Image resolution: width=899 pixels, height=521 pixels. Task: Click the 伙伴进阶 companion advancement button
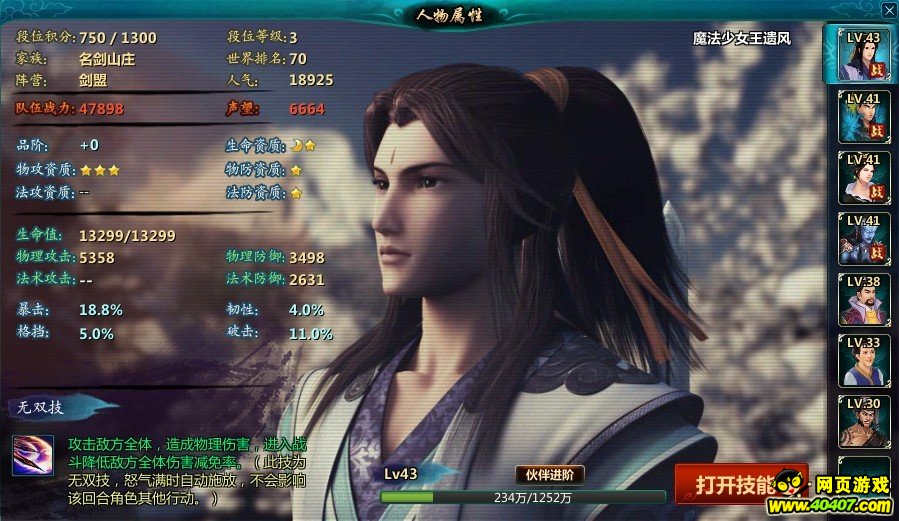point(551,475)
